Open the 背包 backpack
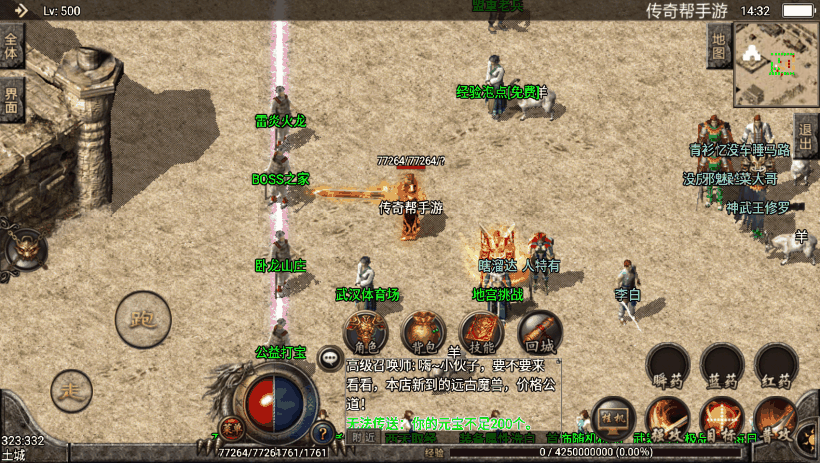This screenshot has height=463, width=820. click(x=423, y=332)
